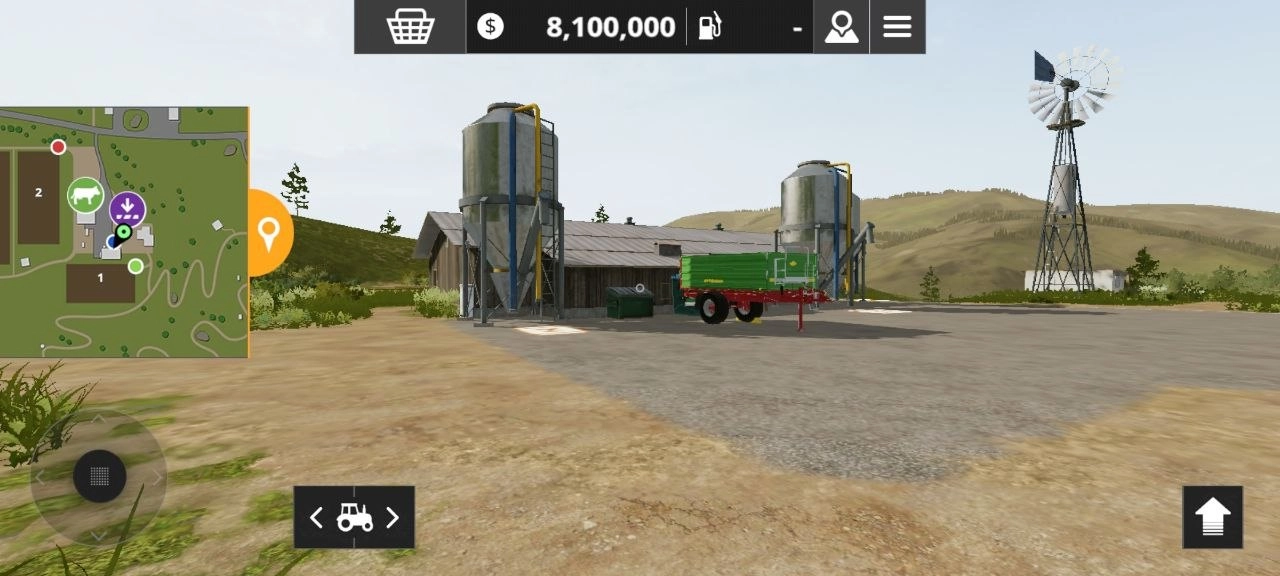Select the cow marker on minimap
1280x576 pixels.
(x=86, y=194)
